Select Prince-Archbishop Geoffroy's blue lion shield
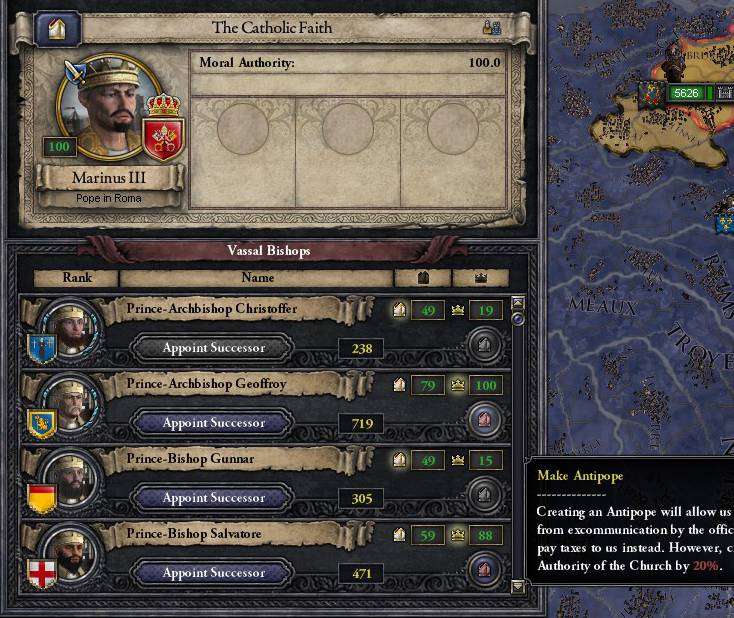The height and width of the screenshot is (618, 734). click(42, 419)
